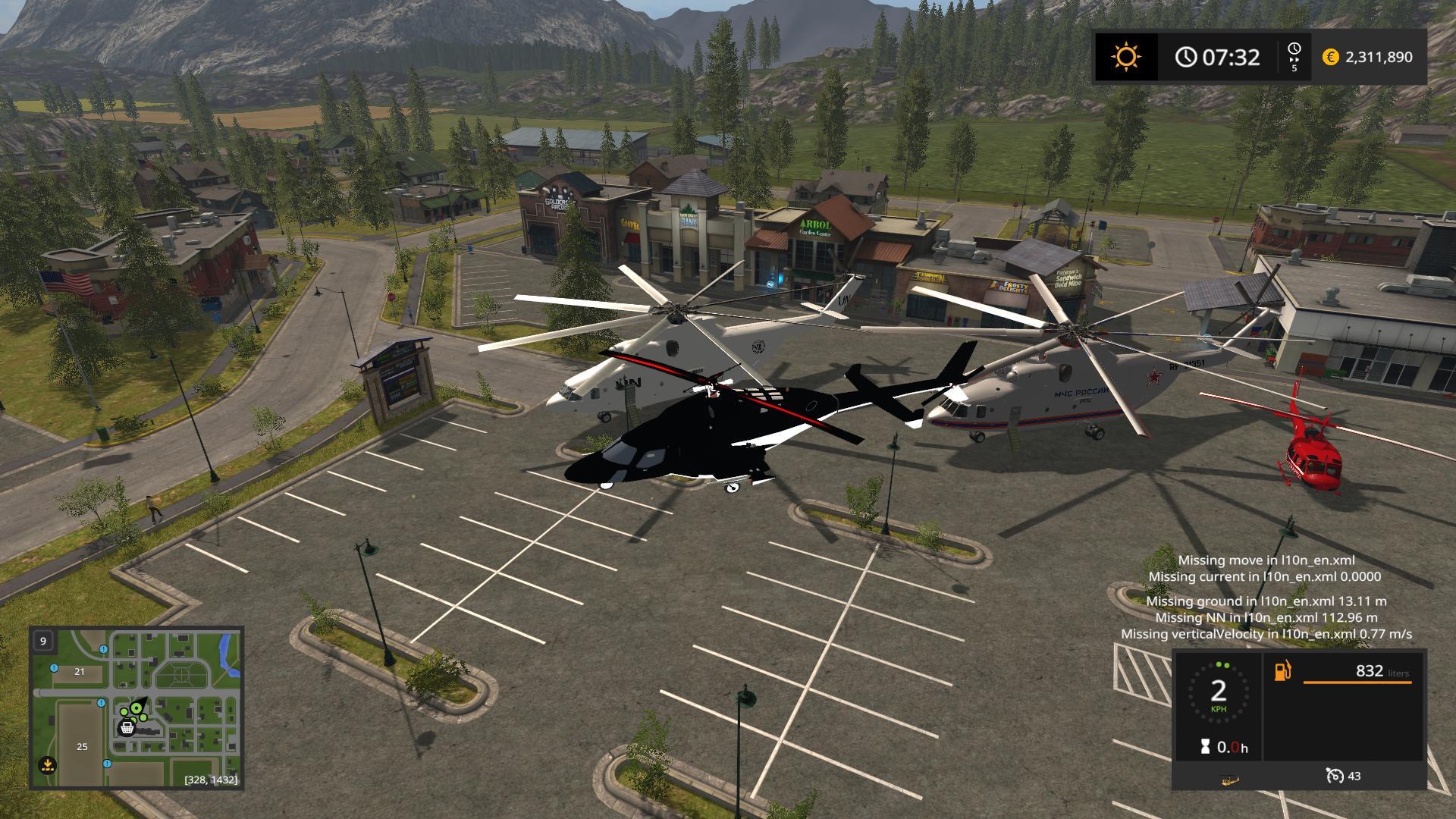This screenshot has width=1456, height=819.
Task: Open the minimap in the corner
Action: (136, 708)
